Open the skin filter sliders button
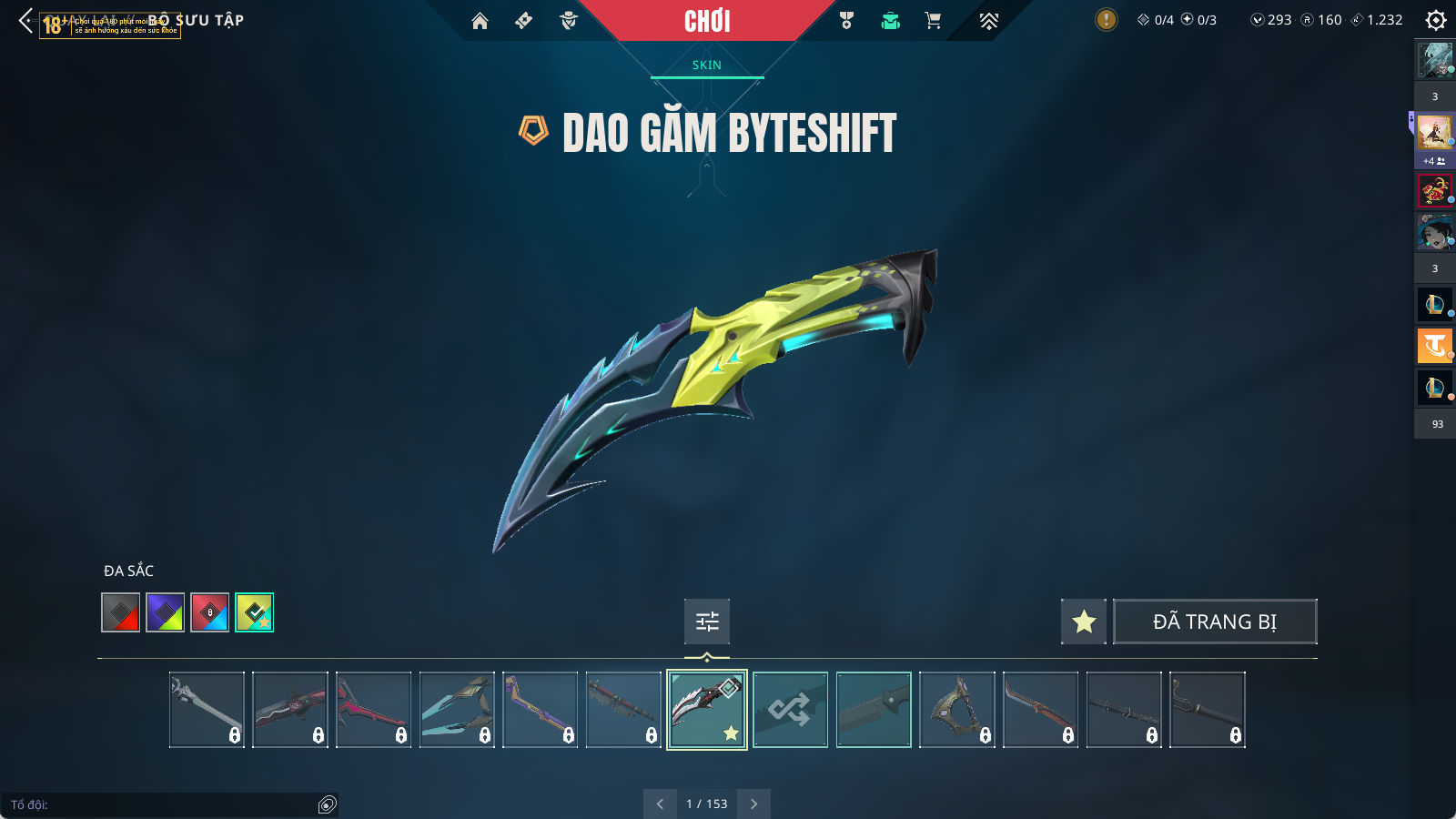 tap(707, 622)
